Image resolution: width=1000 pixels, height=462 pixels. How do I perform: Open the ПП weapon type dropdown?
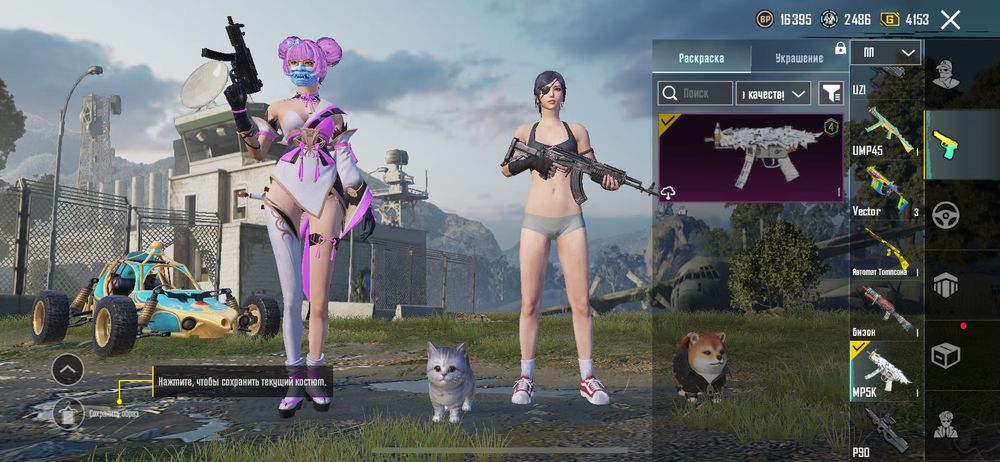click(885, 52)
